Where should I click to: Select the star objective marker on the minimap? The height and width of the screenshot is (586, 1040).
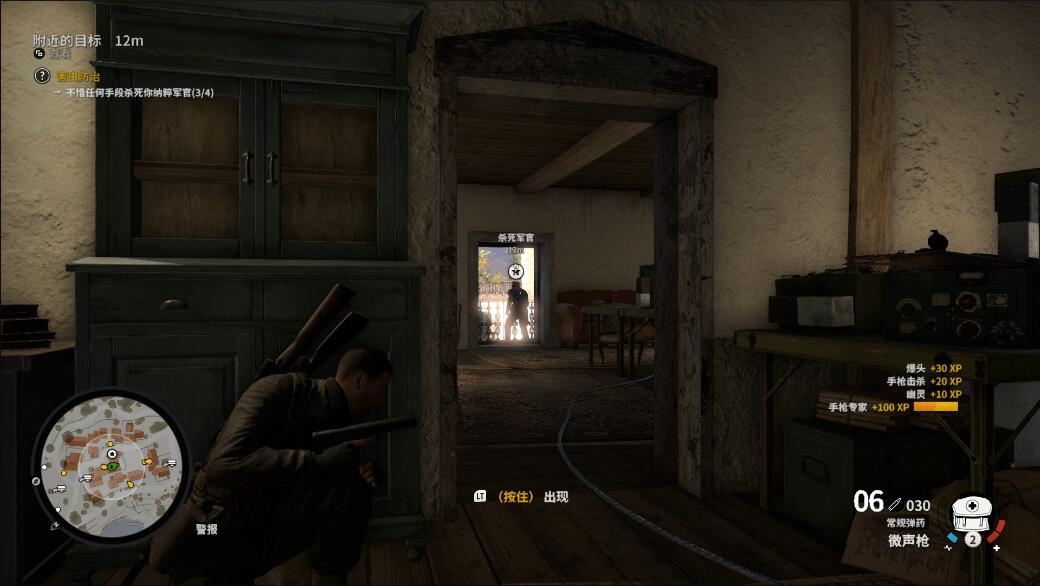[112, 455]
